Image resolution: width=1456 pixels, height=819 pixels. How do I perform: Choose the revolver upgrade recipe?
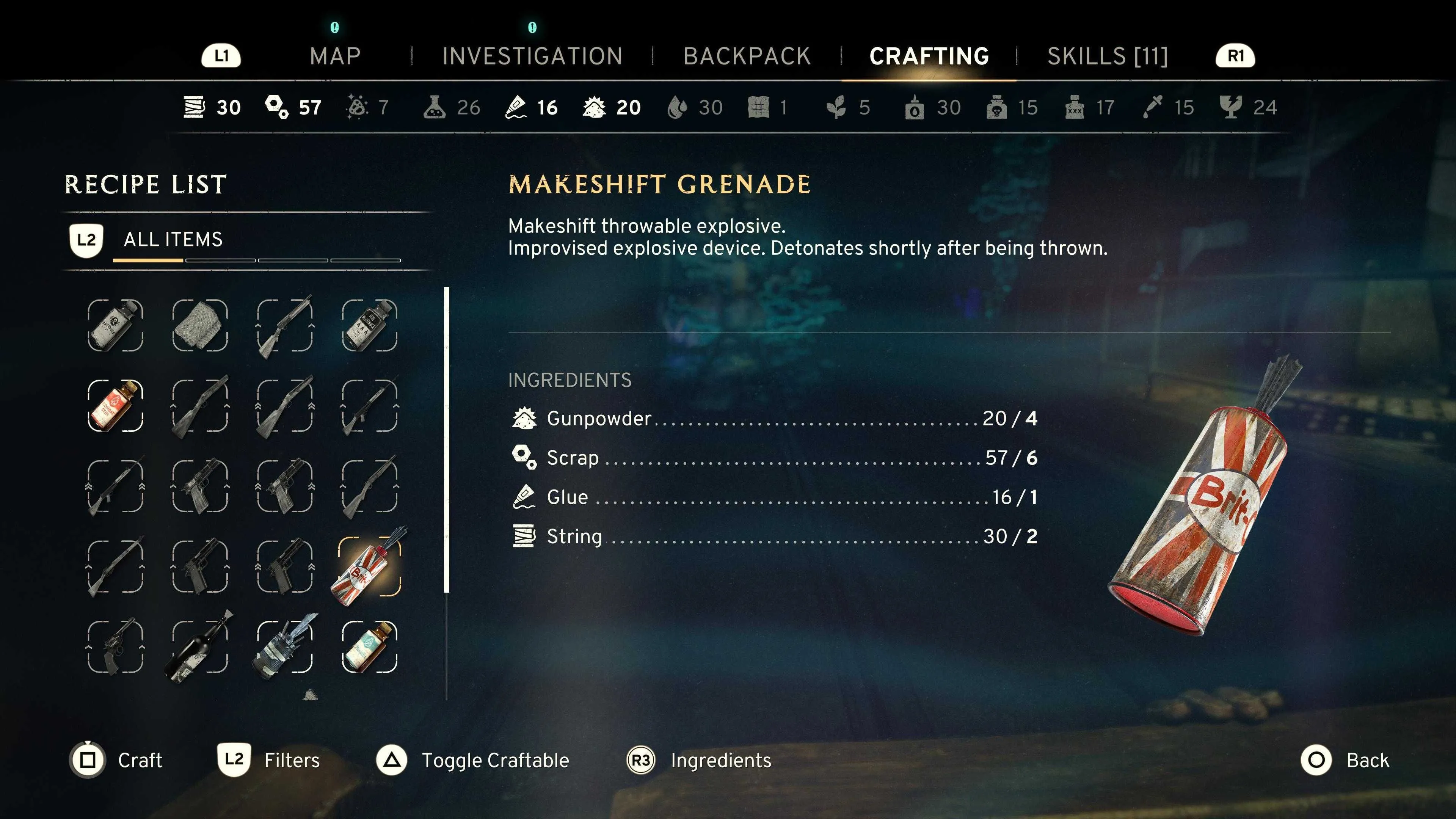(115, 646)
